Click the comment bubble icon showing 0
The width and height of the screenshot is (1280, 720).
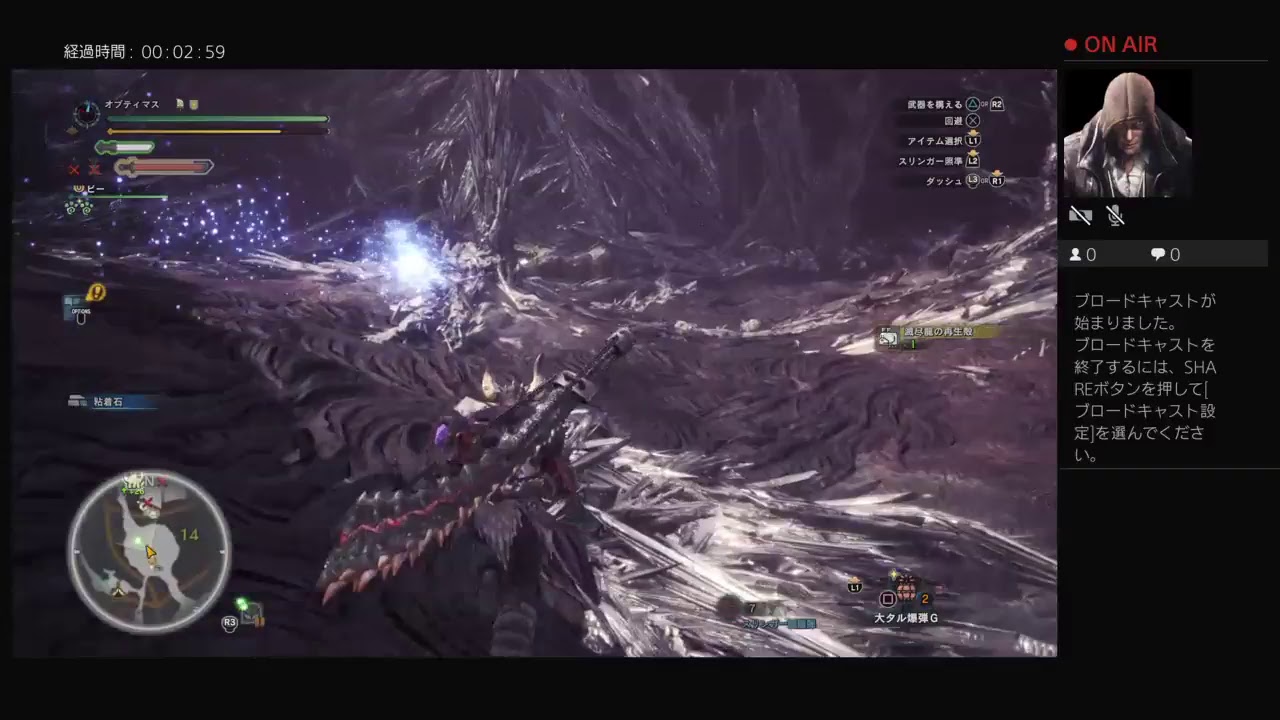click(1157, 254)
